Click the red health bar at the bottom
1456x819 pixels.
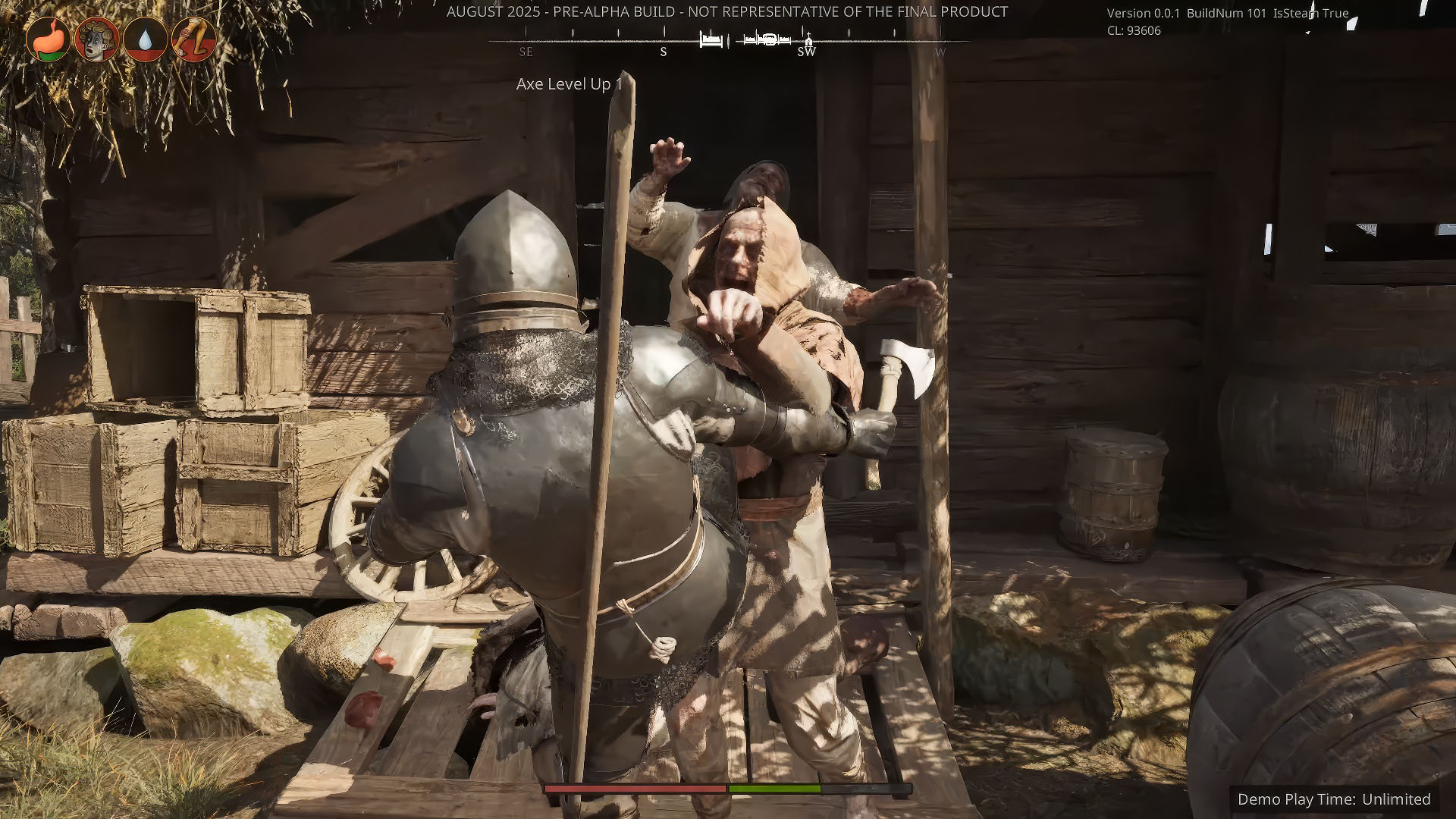tap(633, 790)
